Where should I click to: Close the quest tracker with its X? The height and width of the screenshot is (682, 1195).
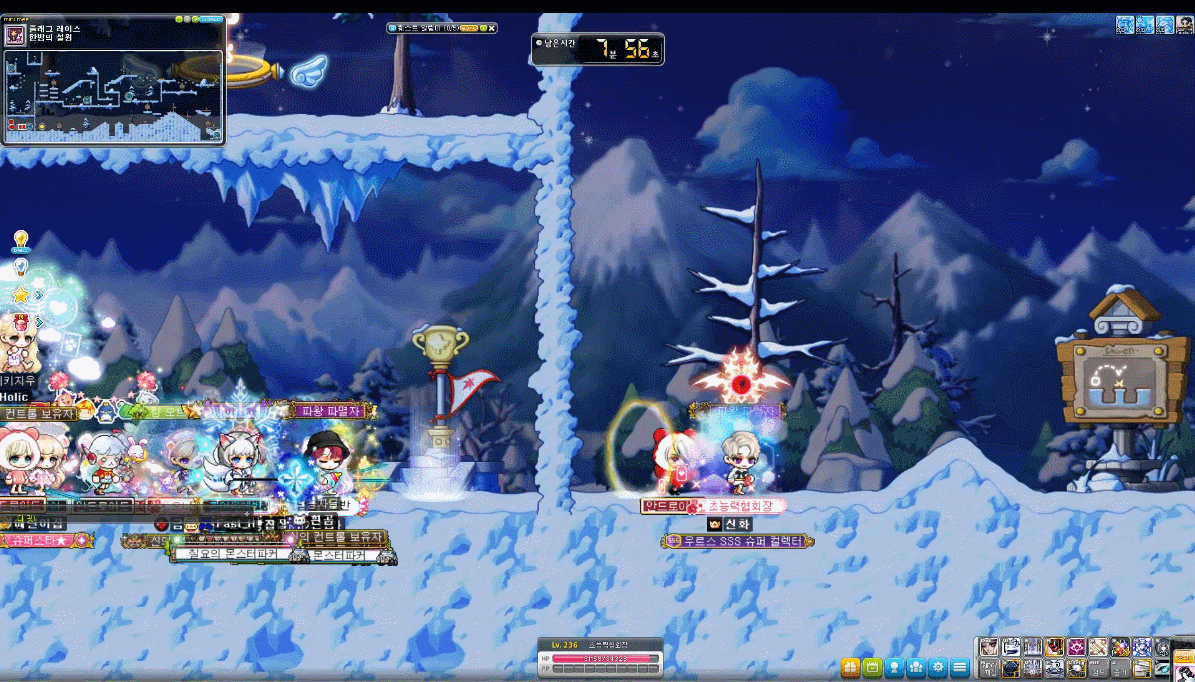tap(492, 28)
